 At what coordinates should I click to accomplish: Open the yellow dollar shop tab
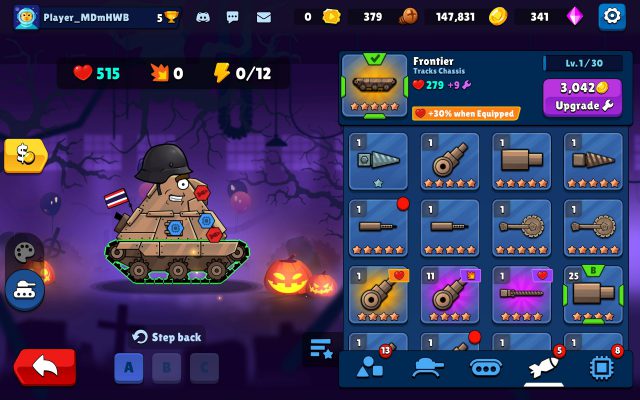coord(24,155)
